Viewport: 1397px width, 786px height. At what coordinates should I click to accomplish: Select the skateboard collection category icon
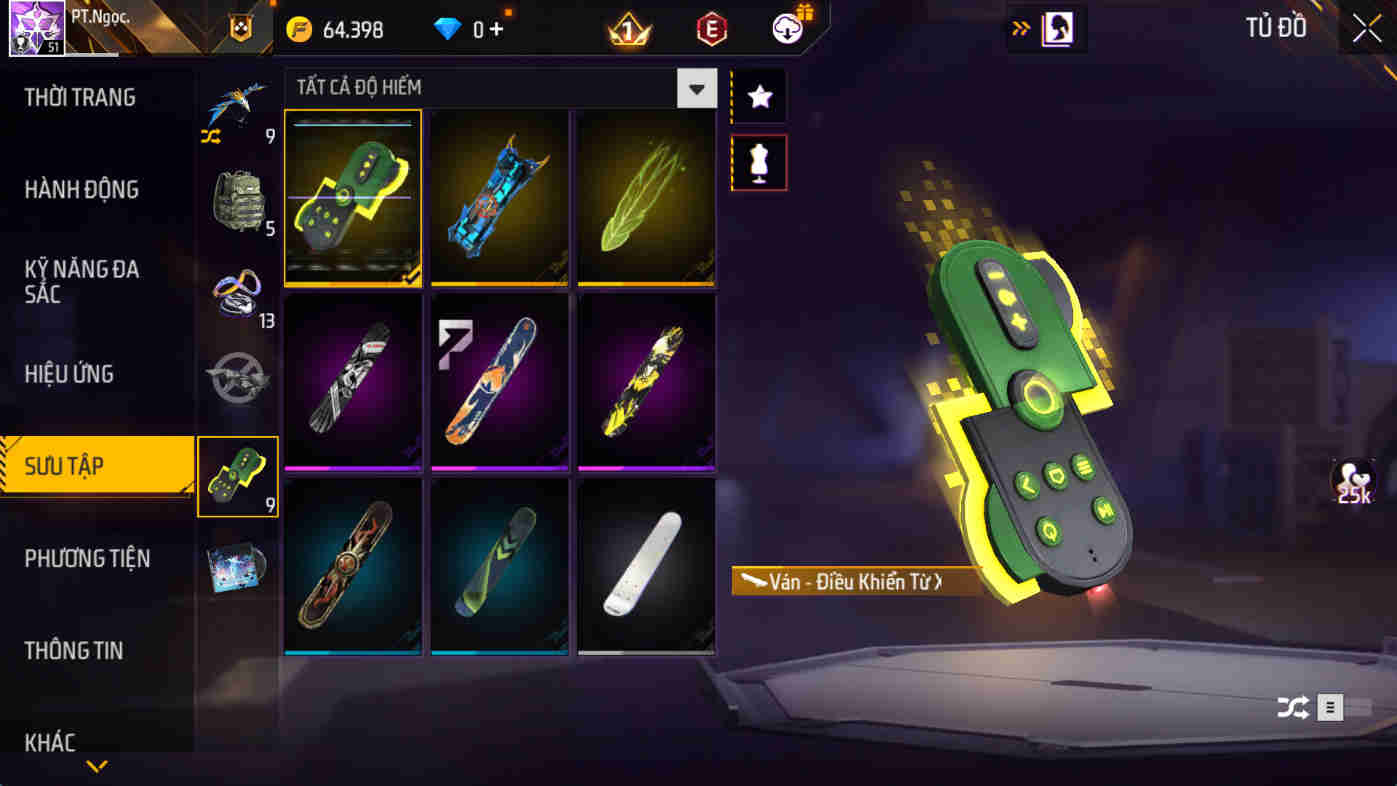(237, 477)
